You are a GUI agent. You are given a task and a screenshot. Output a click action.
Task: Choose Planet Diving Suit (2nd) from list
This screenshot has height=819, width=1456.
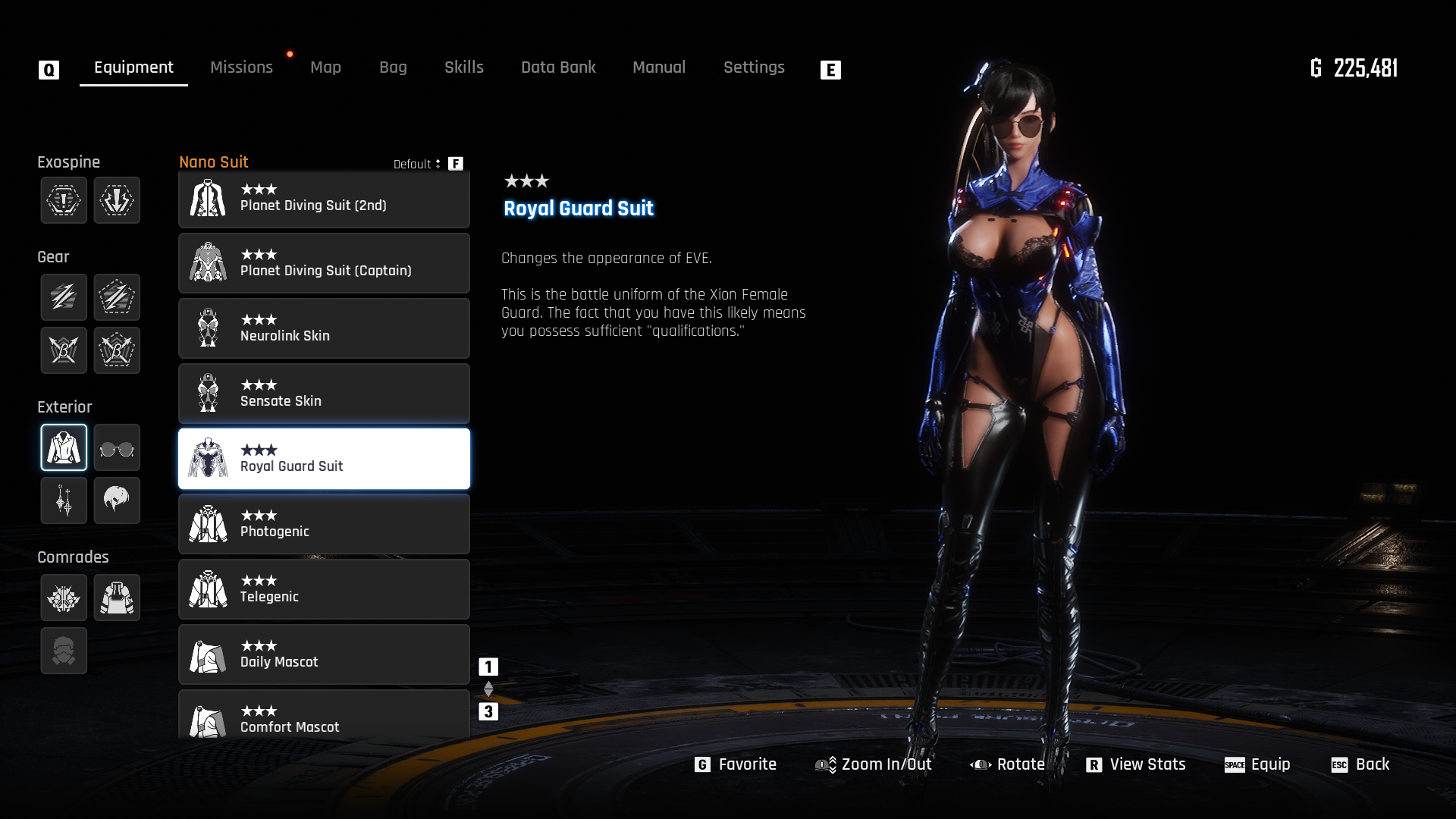[324, 199]
